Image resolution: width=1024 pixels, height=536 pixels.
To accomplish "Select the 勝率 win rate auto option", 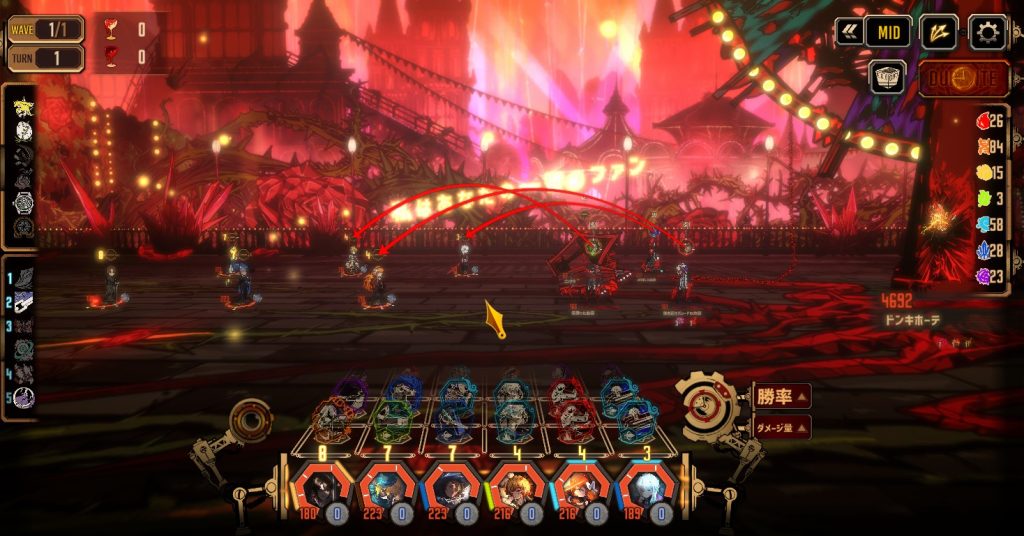I will (780, 397).
